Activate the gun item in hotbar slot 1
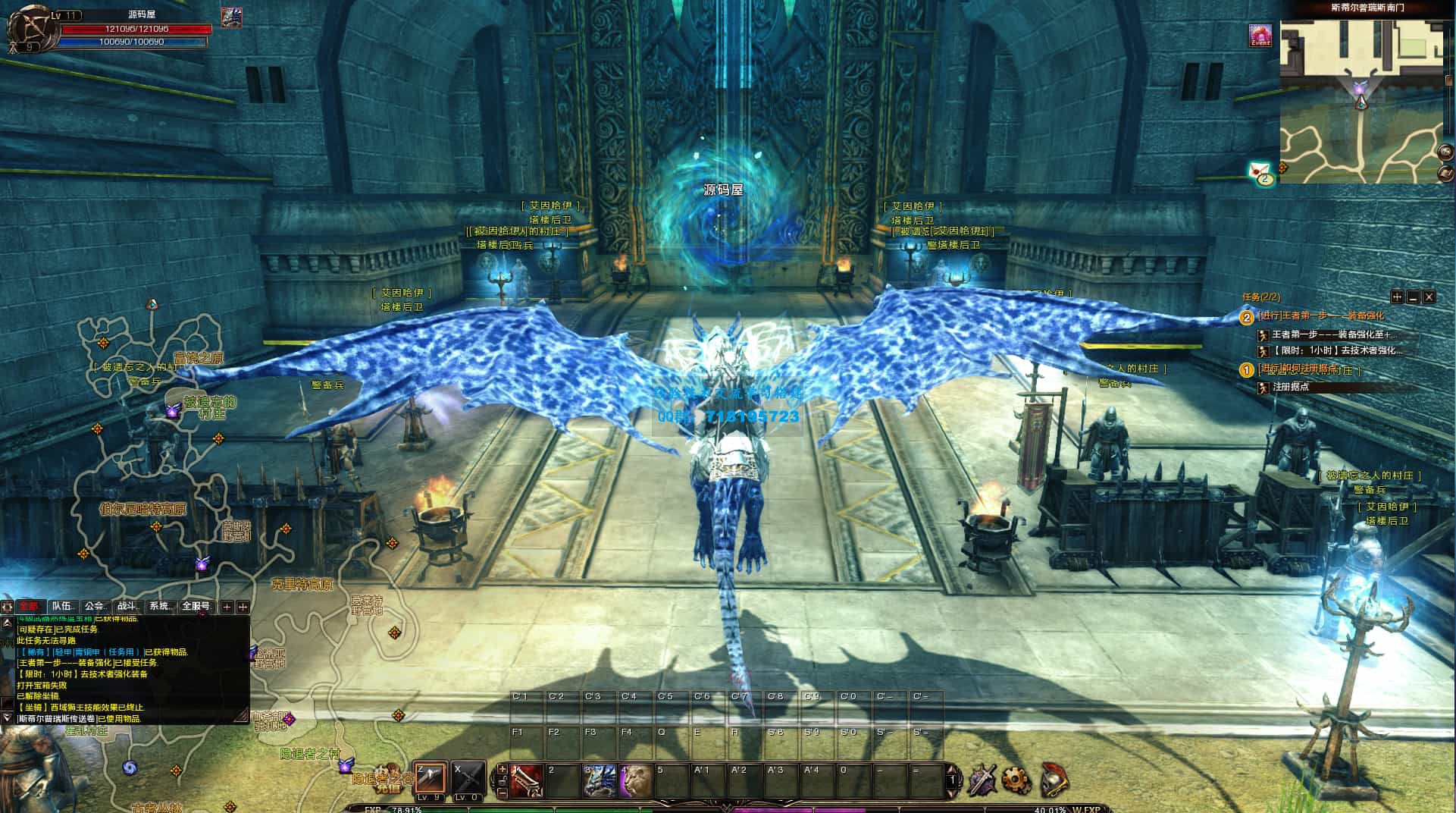The height and width of the screenshot is (813, 1456). coord(526,780)
